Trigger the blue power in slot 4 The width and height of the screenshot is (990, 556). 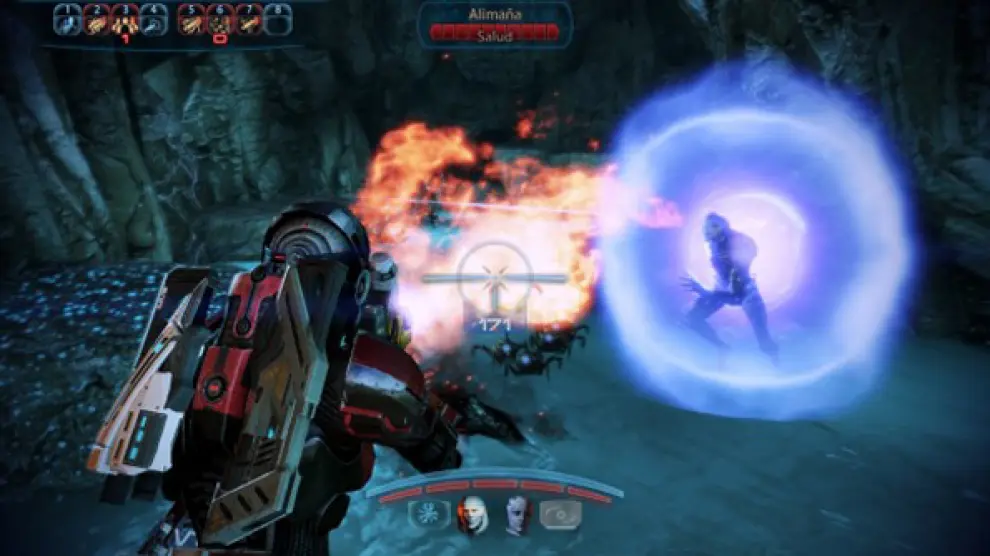154,20
